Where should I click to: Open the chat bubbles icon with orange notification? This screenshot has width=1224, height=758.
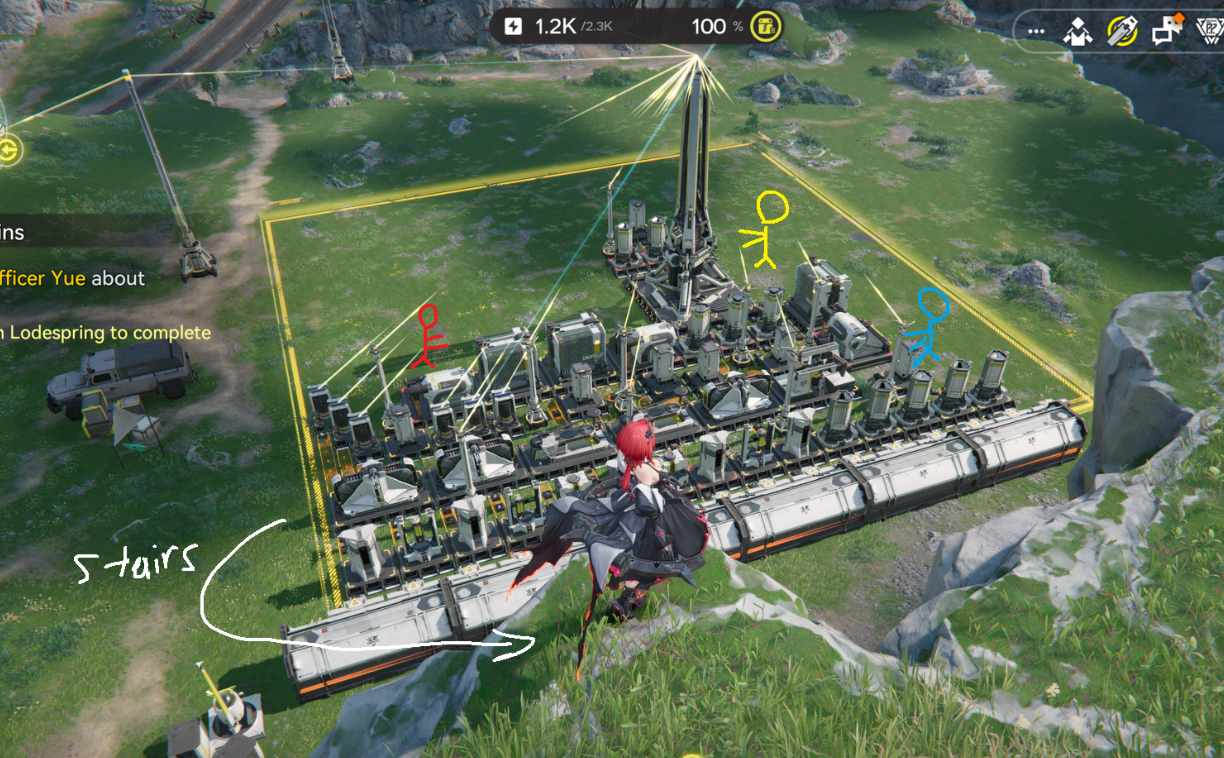pos(1165,31)
